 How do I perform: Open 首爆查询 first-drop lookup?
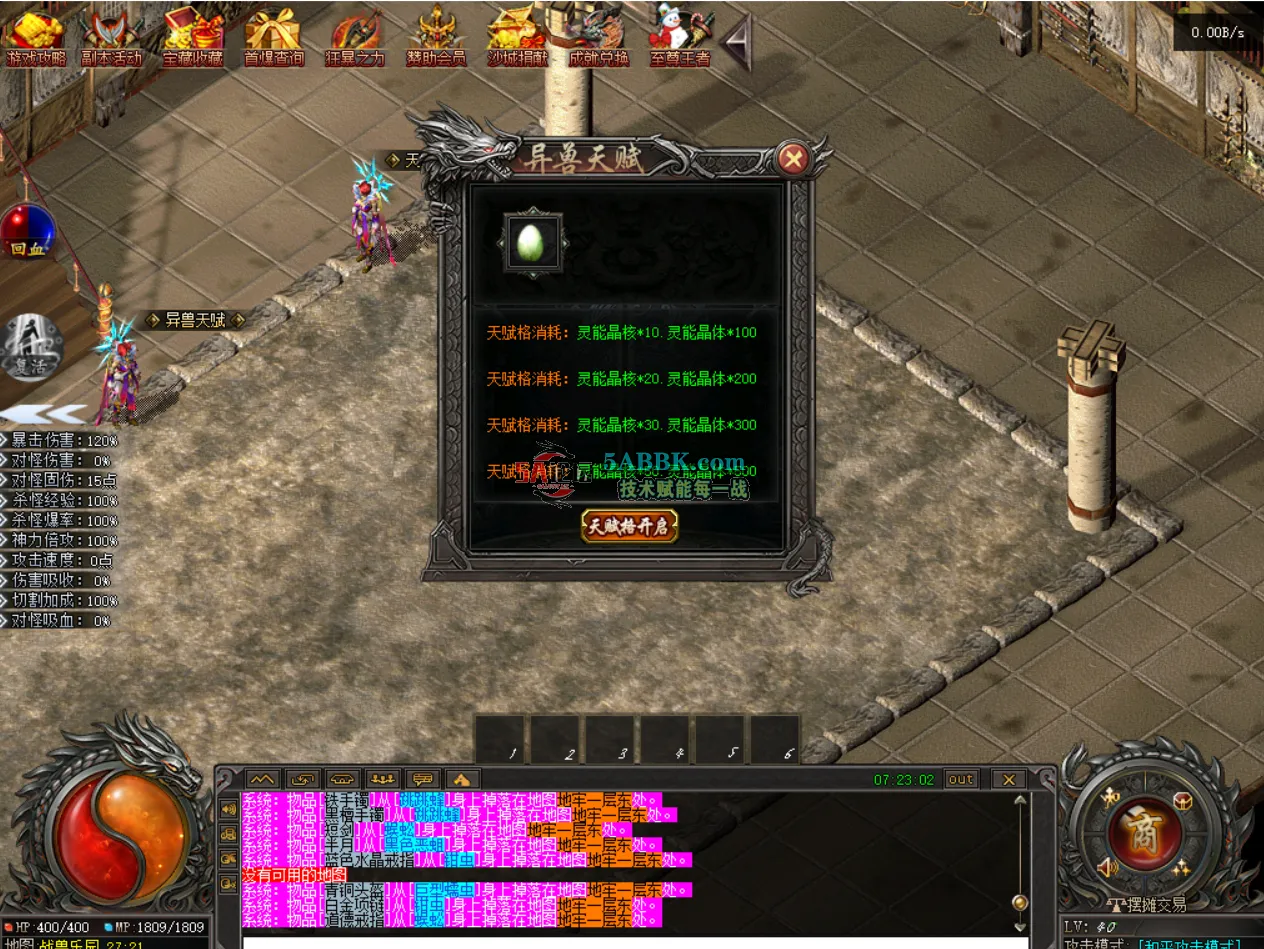(x=274, y=37)
